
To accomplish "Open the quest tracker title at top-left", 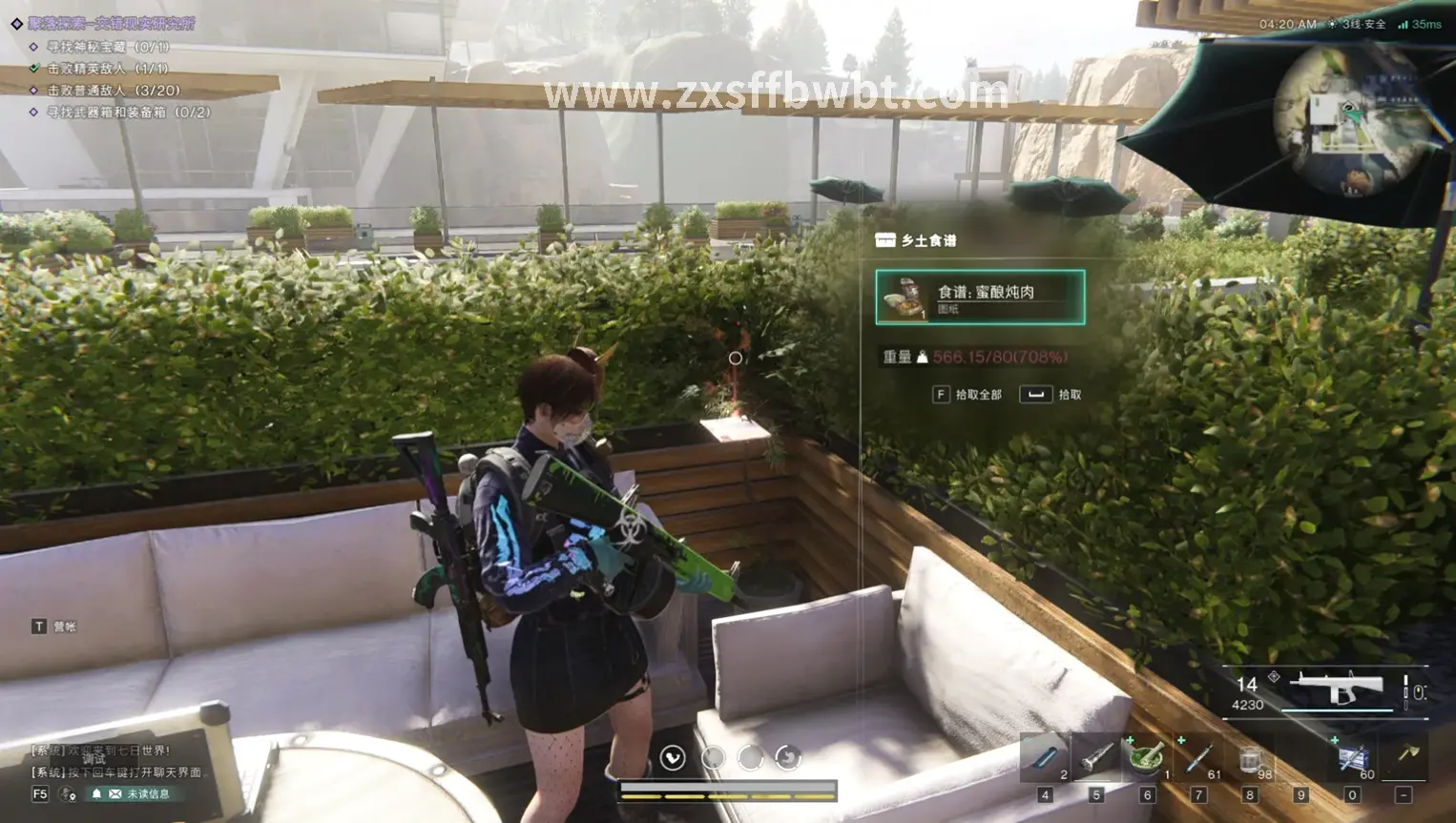I will [111, 24].
